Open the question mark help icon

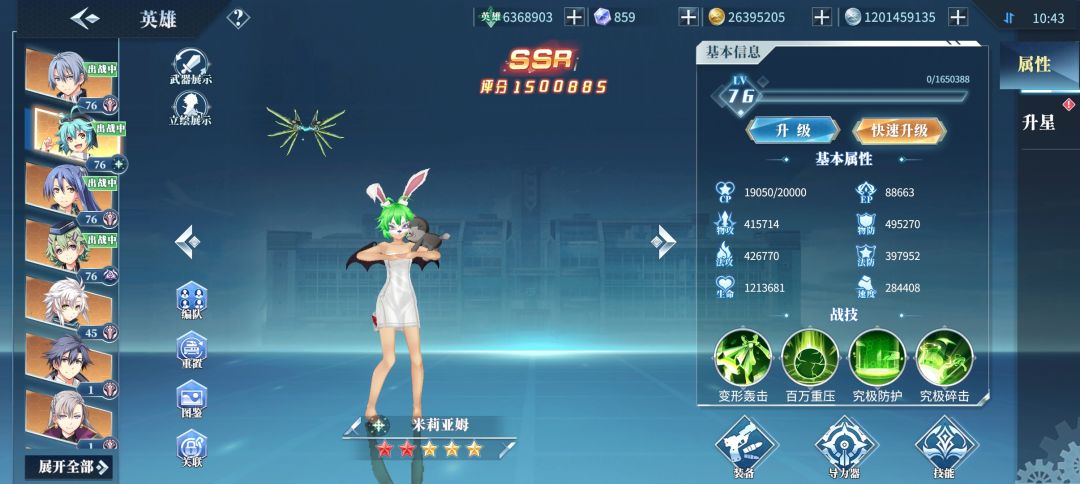point(238,18)
